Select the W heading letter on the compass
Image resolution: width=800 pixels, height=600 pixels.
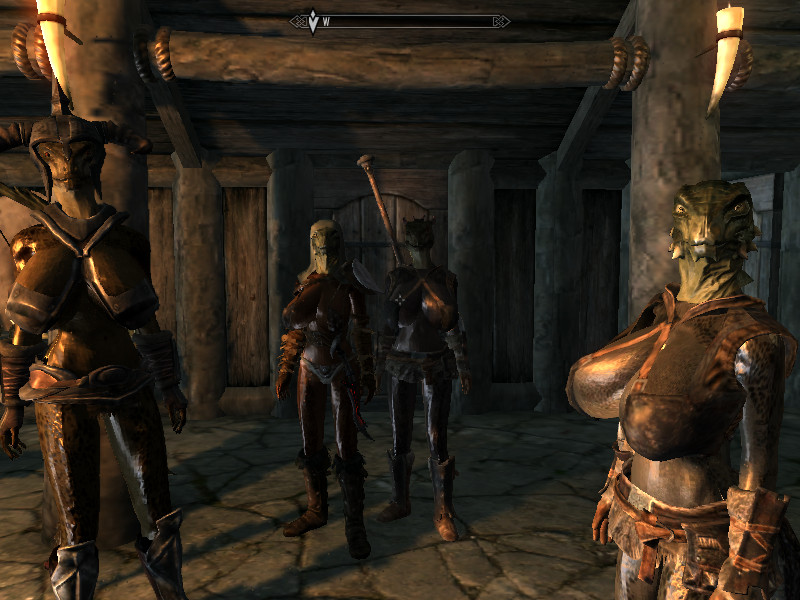[326, 21]
